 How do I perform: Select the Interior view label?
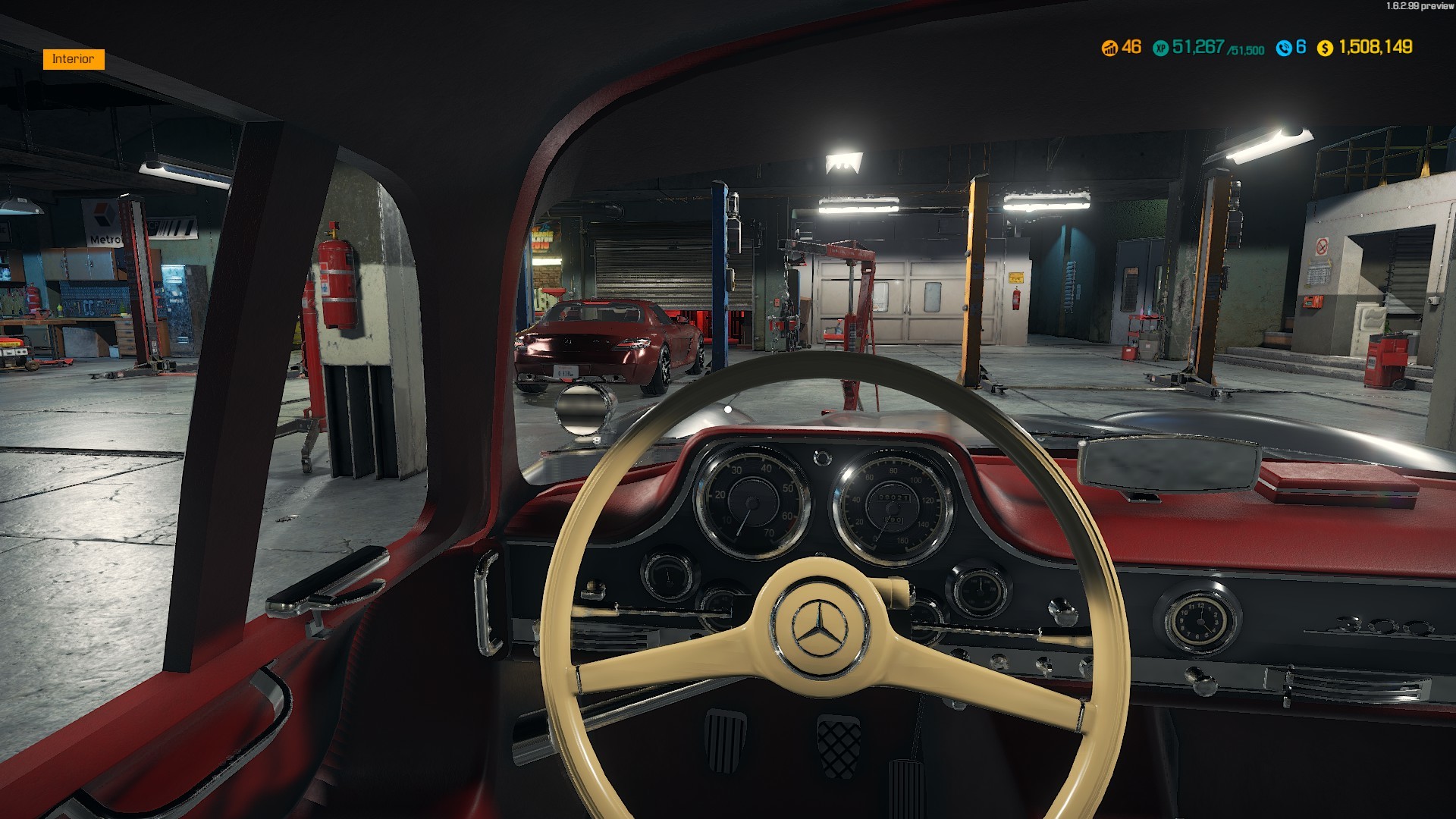click(x=74, y=58)
